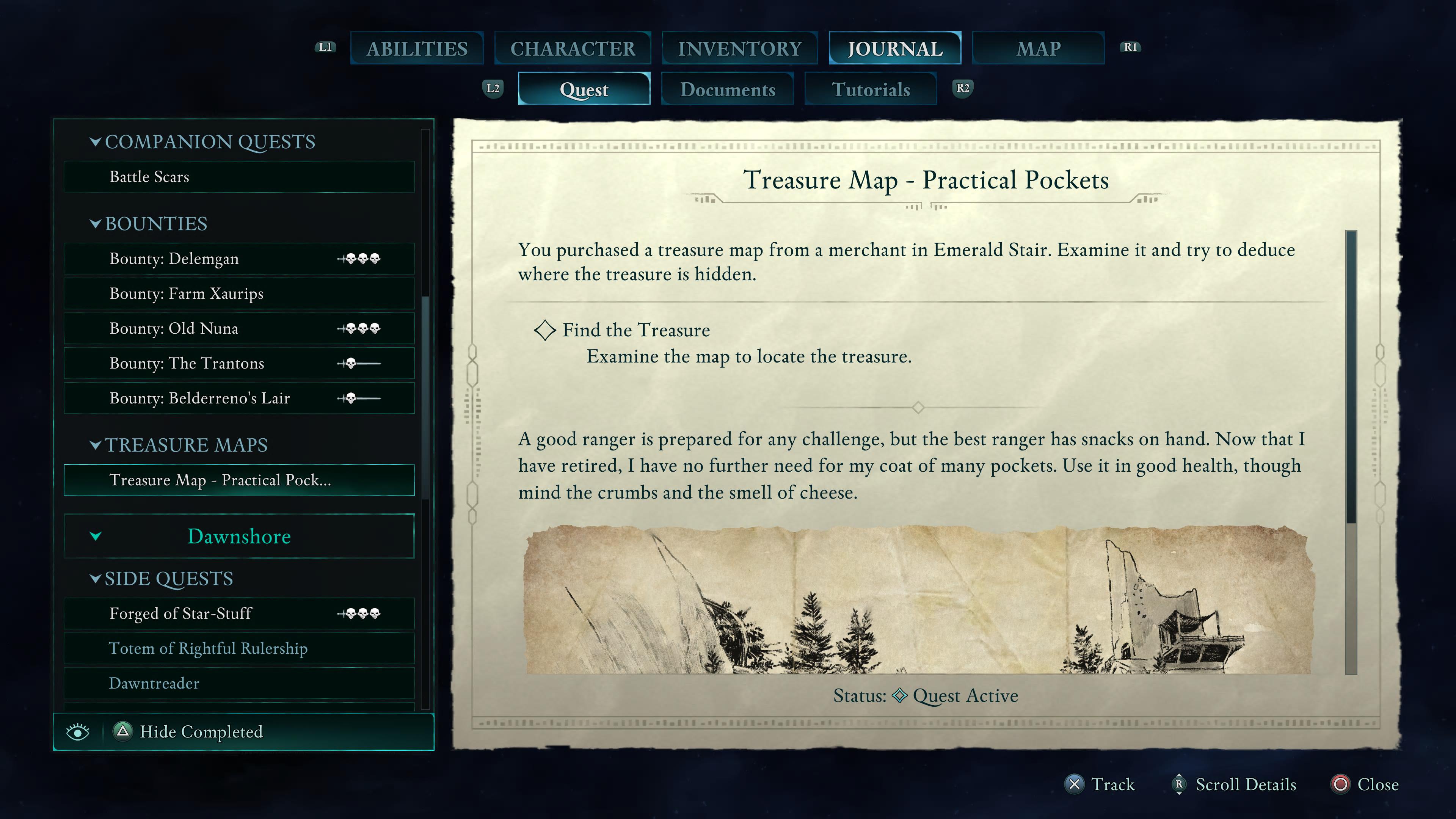This screenshot has height=819, width=1456.
Task: Switch to the Abilities tab
Action: (x=417, y=49)
